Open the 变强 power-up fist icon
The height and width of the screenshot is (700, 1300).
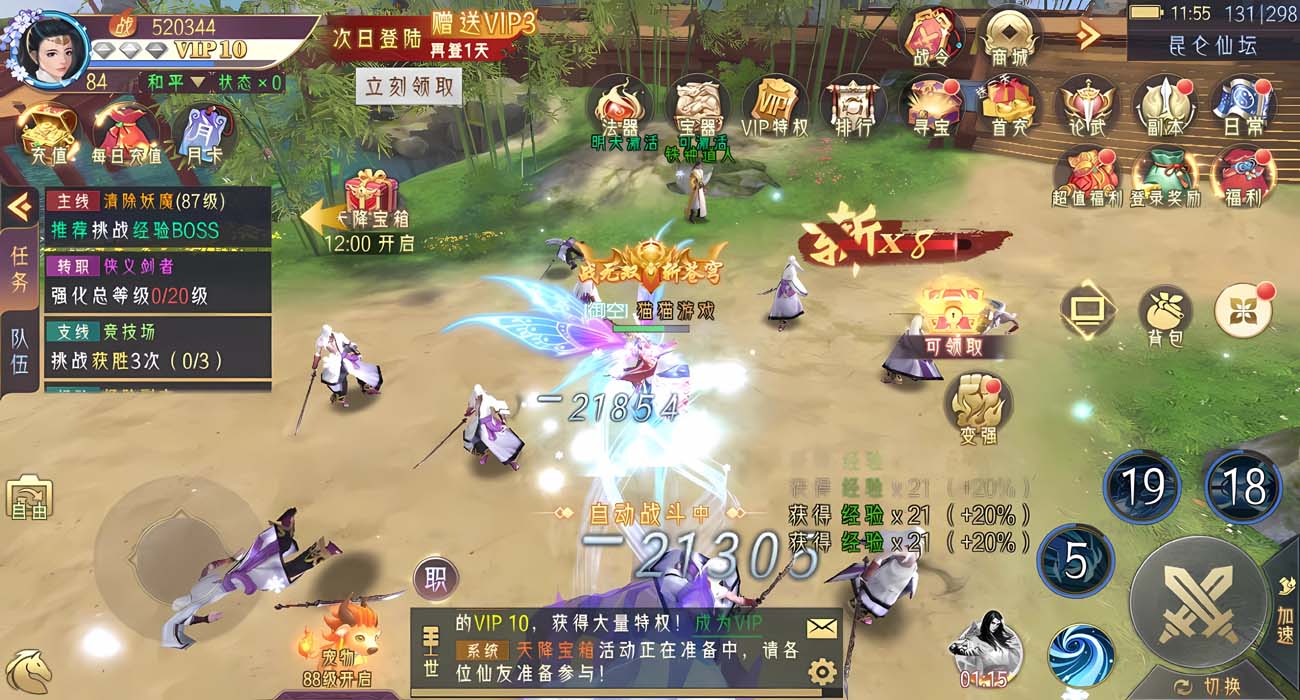coord(978,407)
